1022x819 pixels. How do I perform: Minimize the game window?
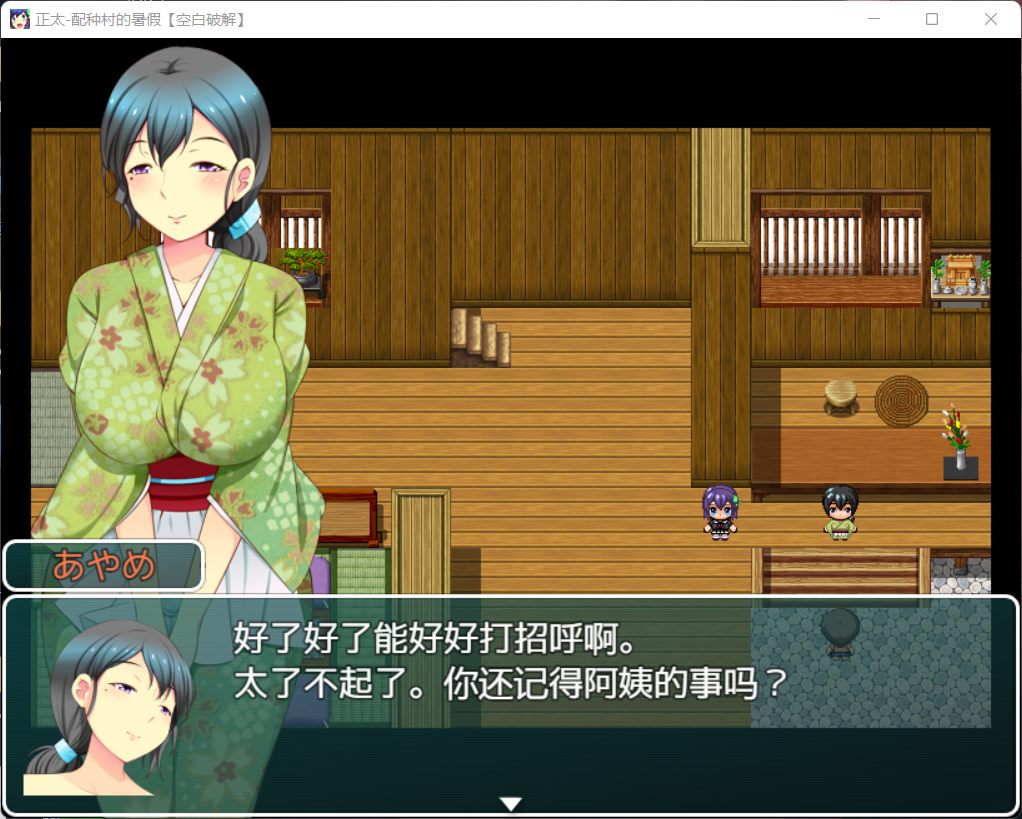pos(874,19)
